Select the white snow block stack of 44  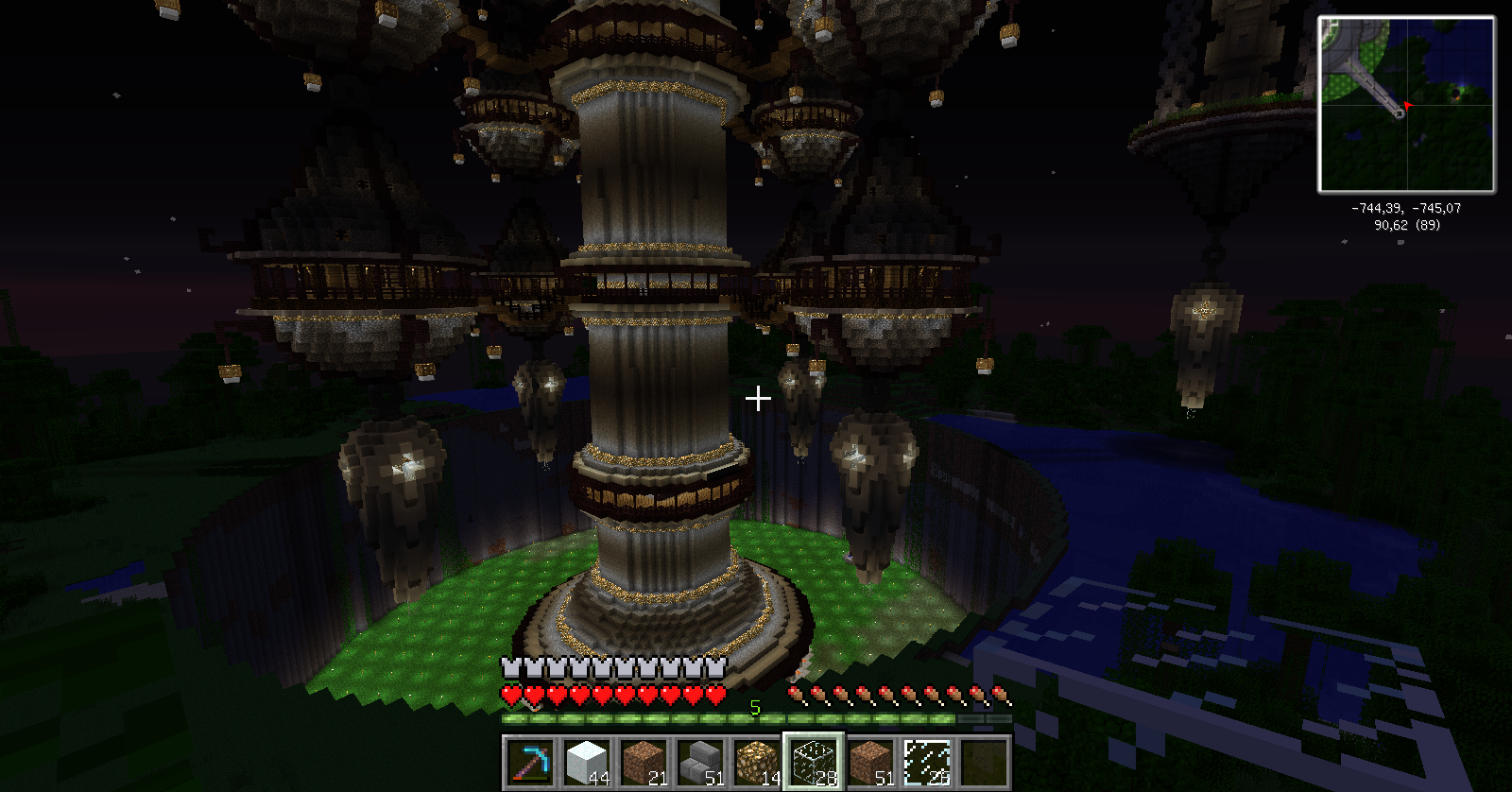(586, 762)
